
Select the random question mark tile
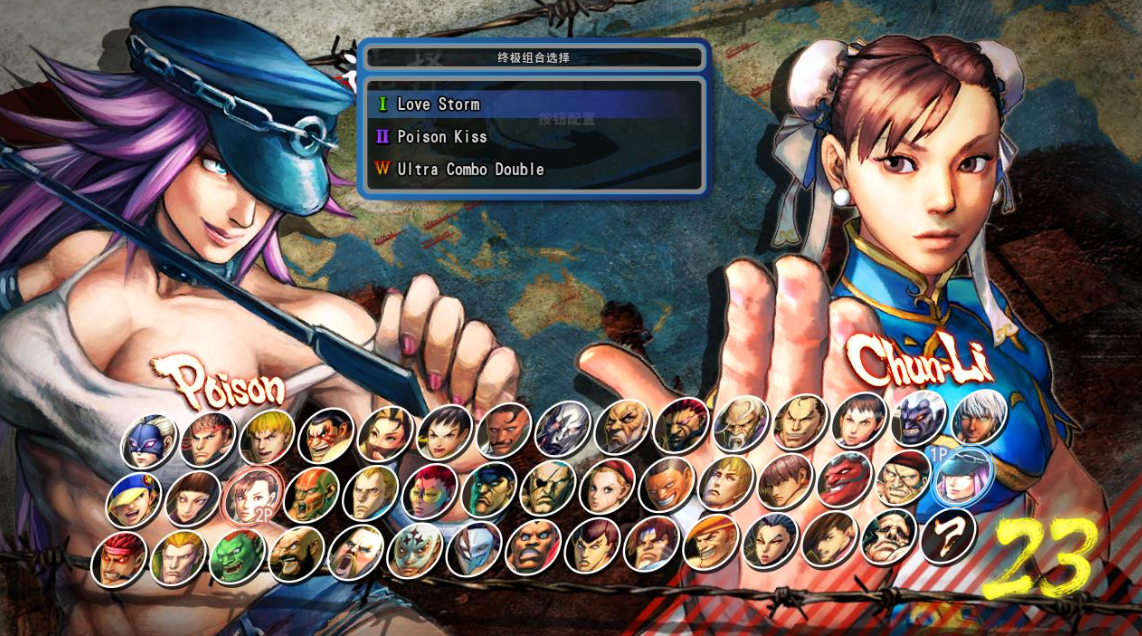click(x=947, y=534)
